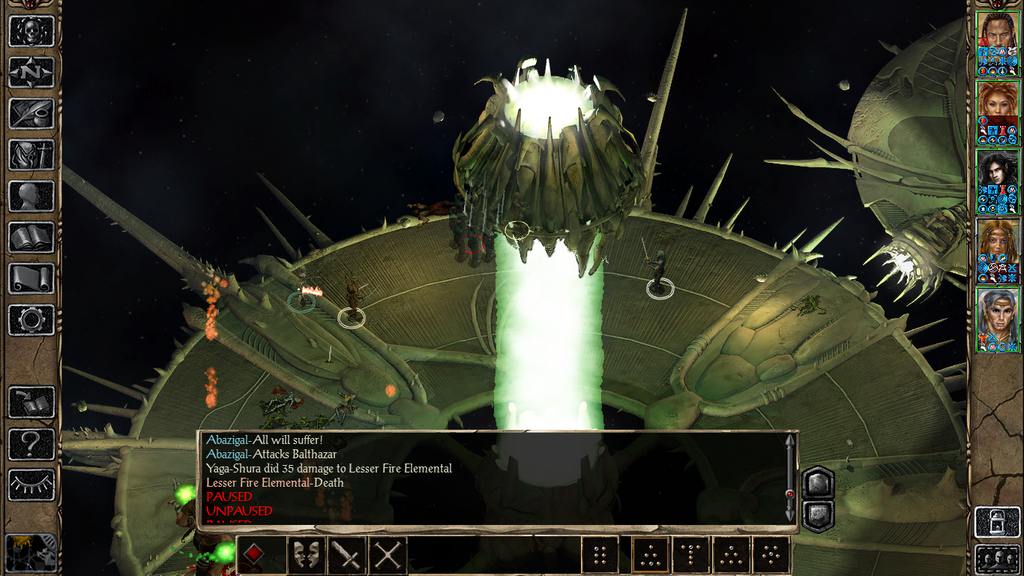This screenshot has height=576, width=1024.
Task: Select the red diamond guard action
Action: pos(255,555)
